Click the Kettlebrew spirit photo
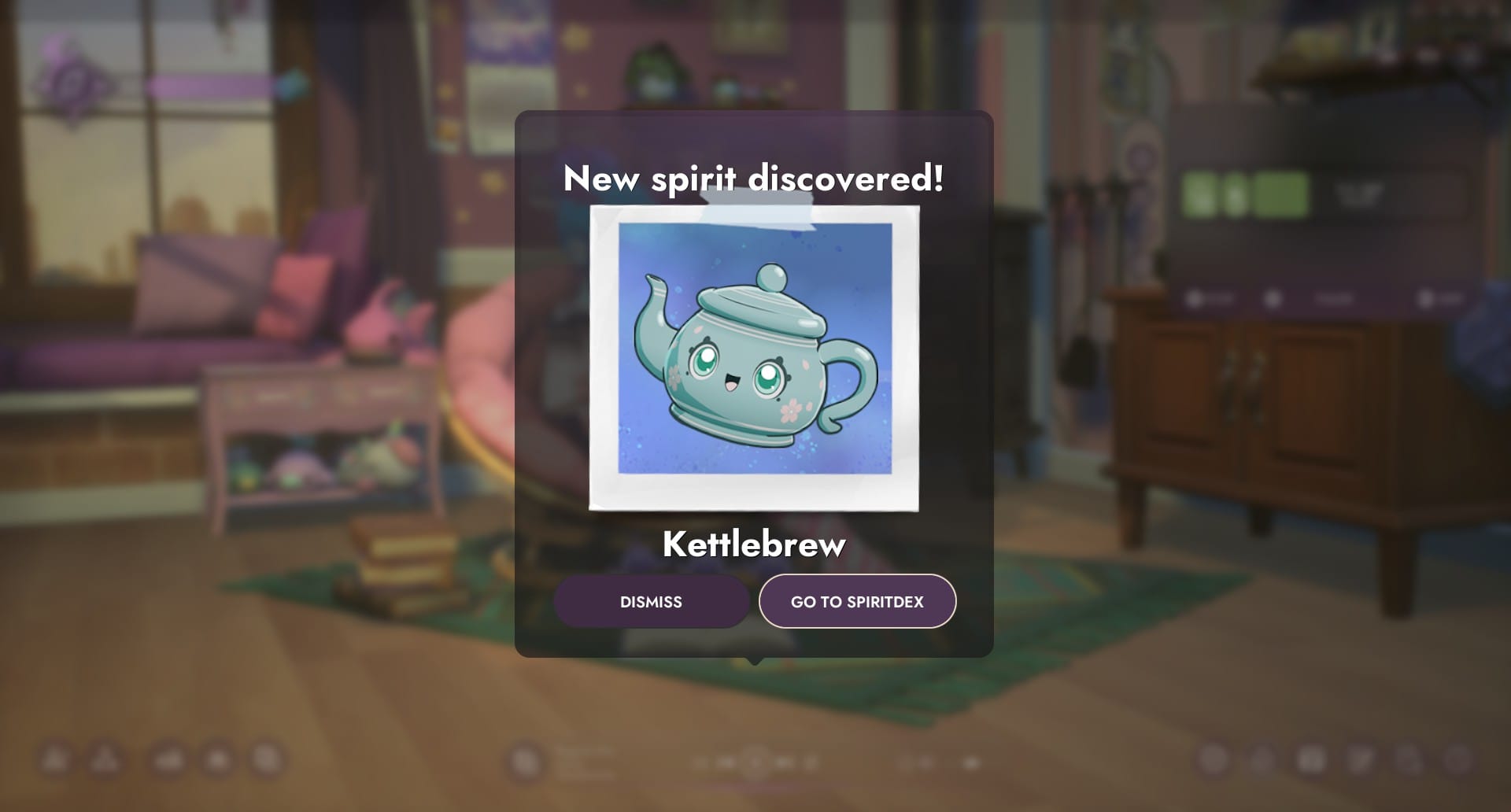1511x812 pixels. [x=754, y=356]
